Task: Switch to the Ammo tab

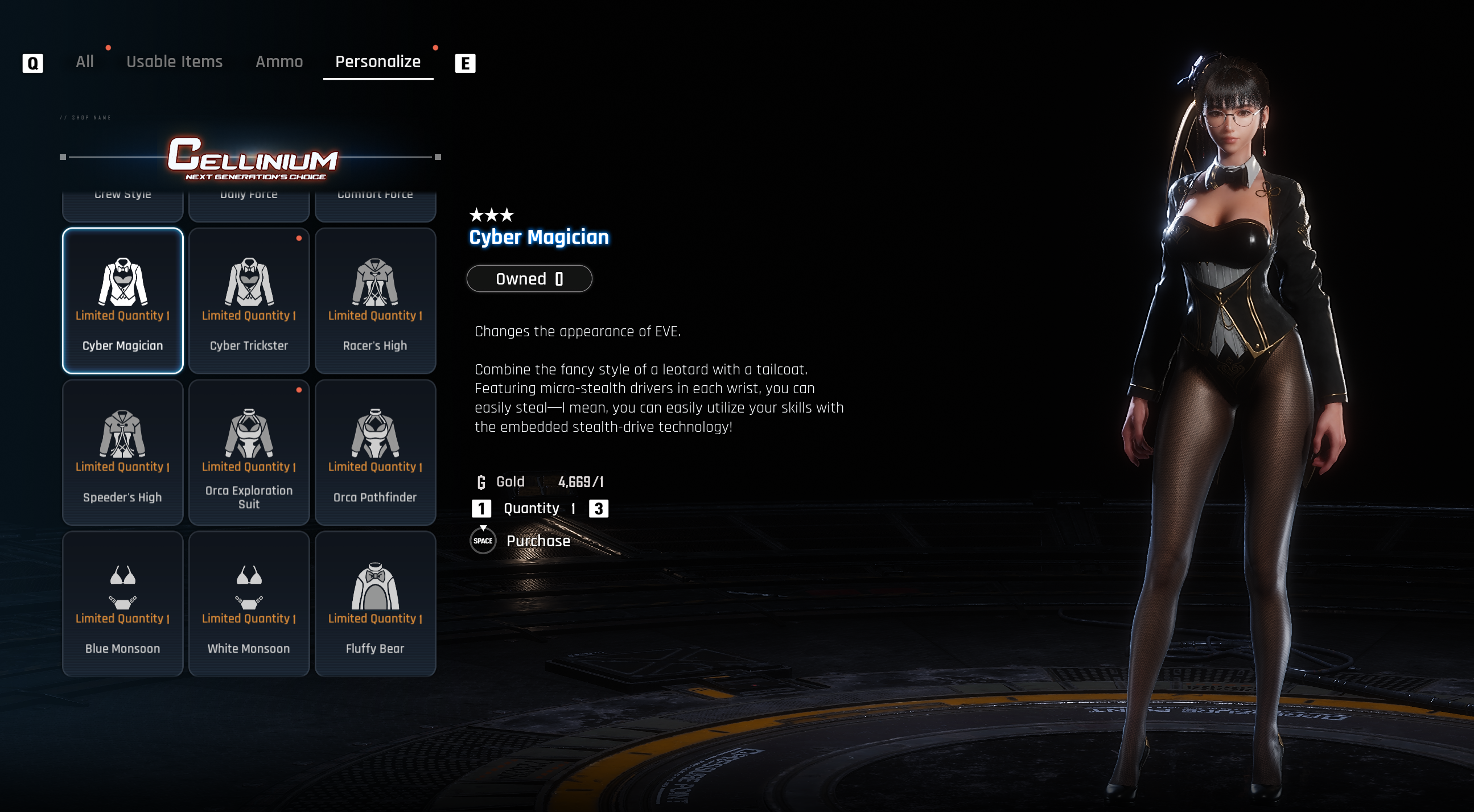Action: point(279,62)
